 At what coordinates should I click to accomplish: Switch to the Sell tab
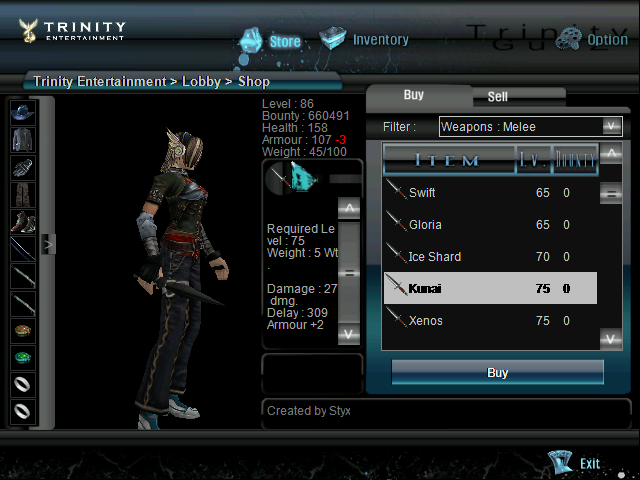(497, 97)
